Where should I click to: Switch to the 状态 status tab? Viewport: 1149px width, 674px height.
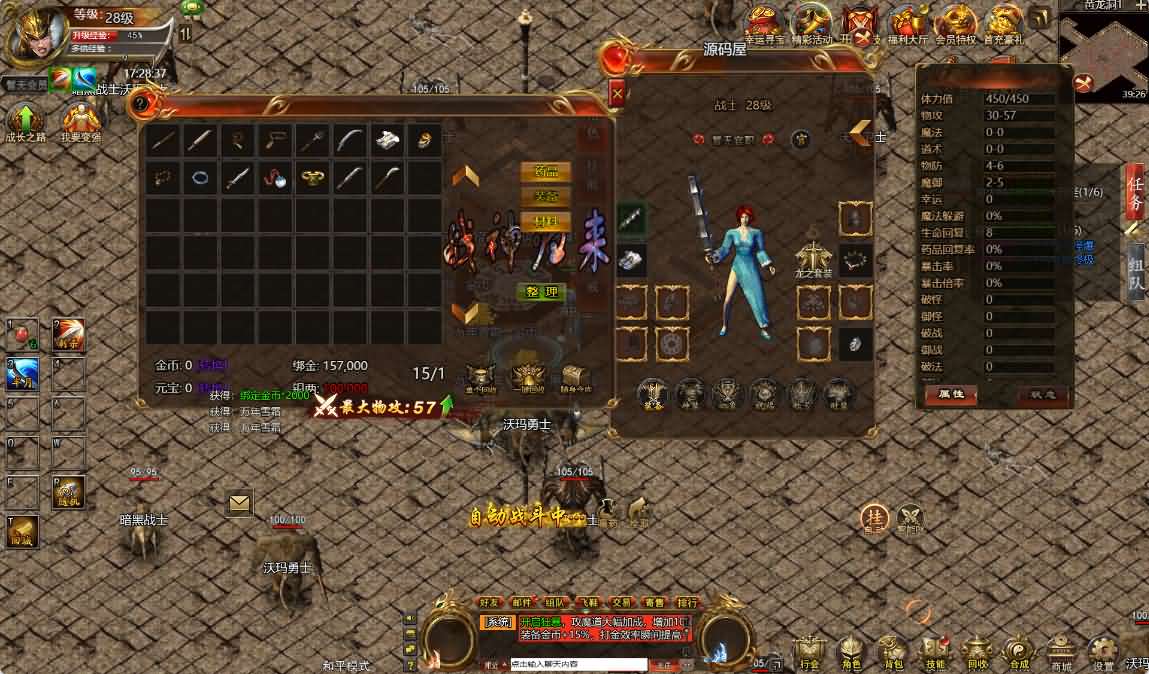pyautogui.click(x=1043, y=394)
